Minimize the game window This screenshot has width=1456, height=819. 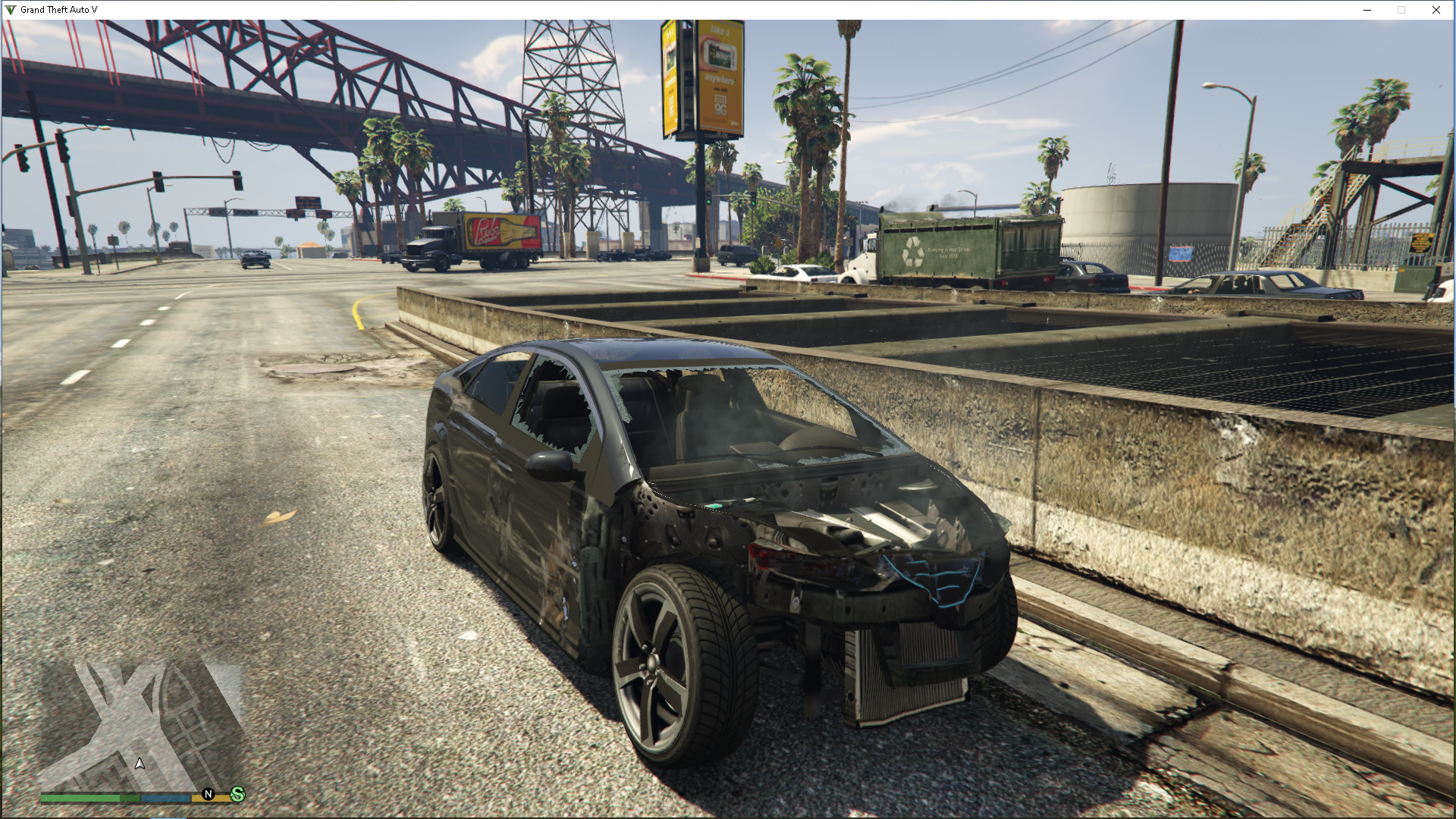tap(1367, 10)
